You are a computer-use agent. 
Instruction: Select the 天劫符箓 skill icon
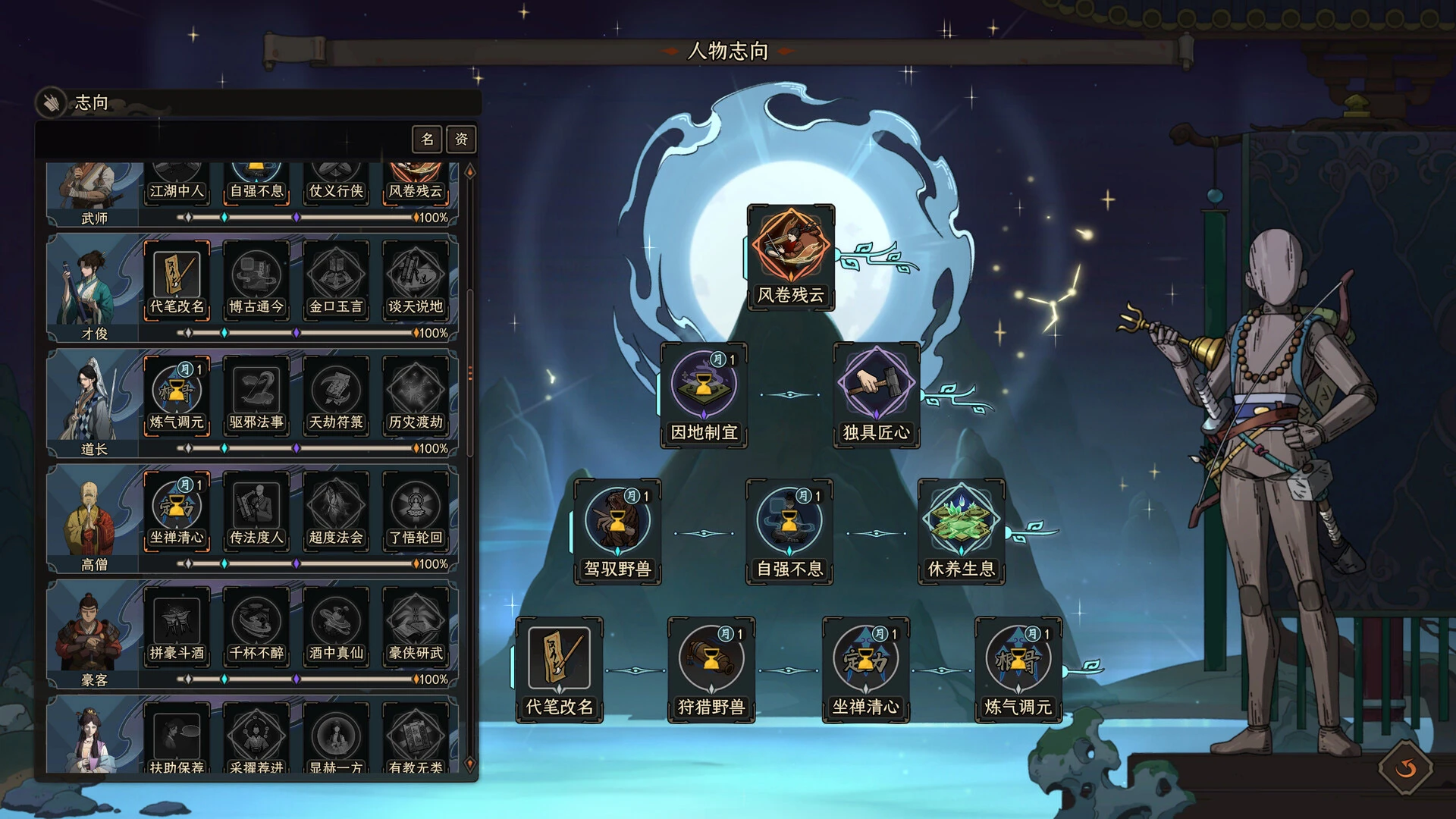336,391
